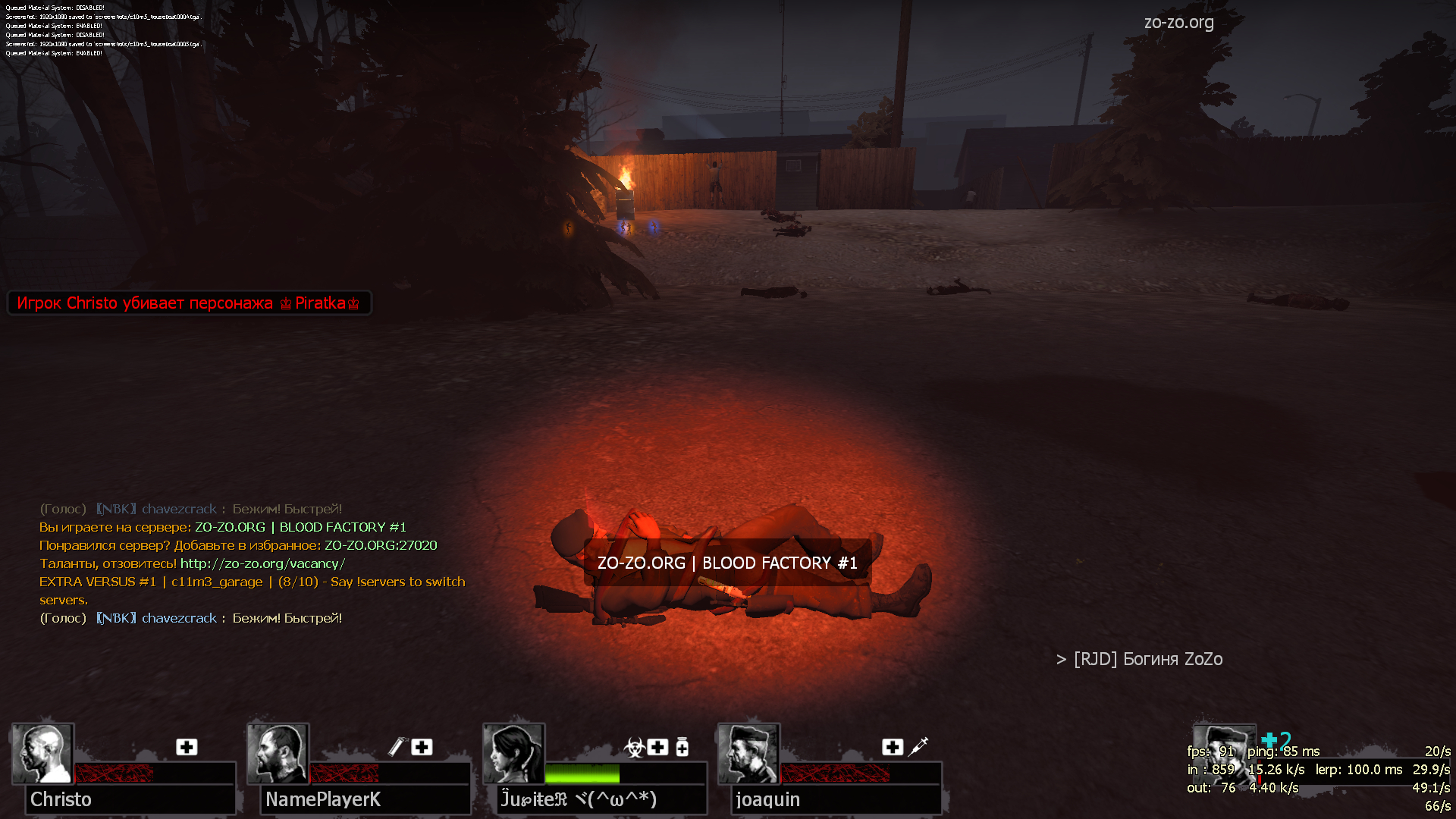Select Christo's survivor portrait
The height and width of the screenshot is (819, 1456).
click(x=42, y=753)
